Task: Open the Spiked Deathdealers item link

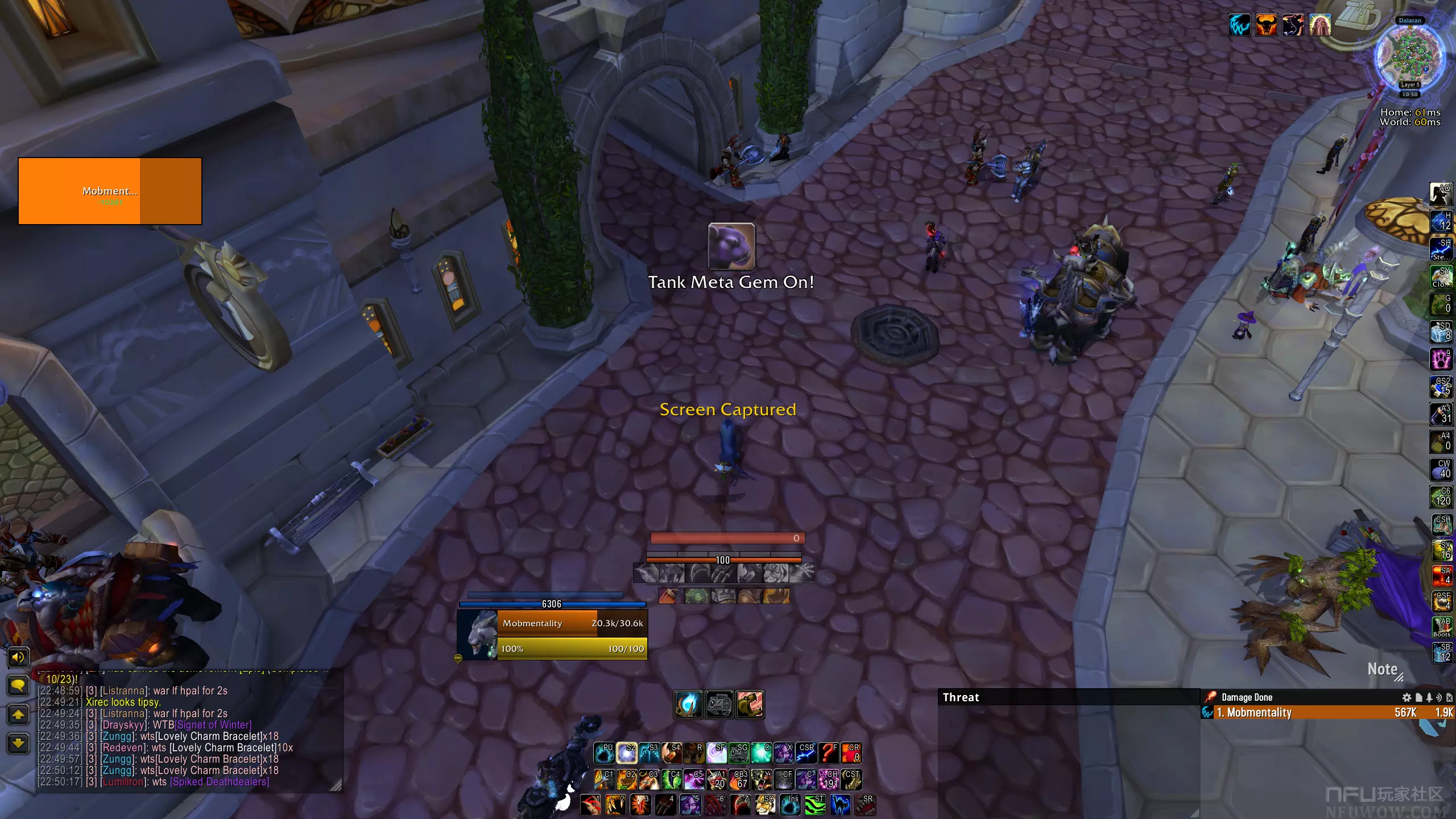Action: pyautogui.click(x=220, y=782)
